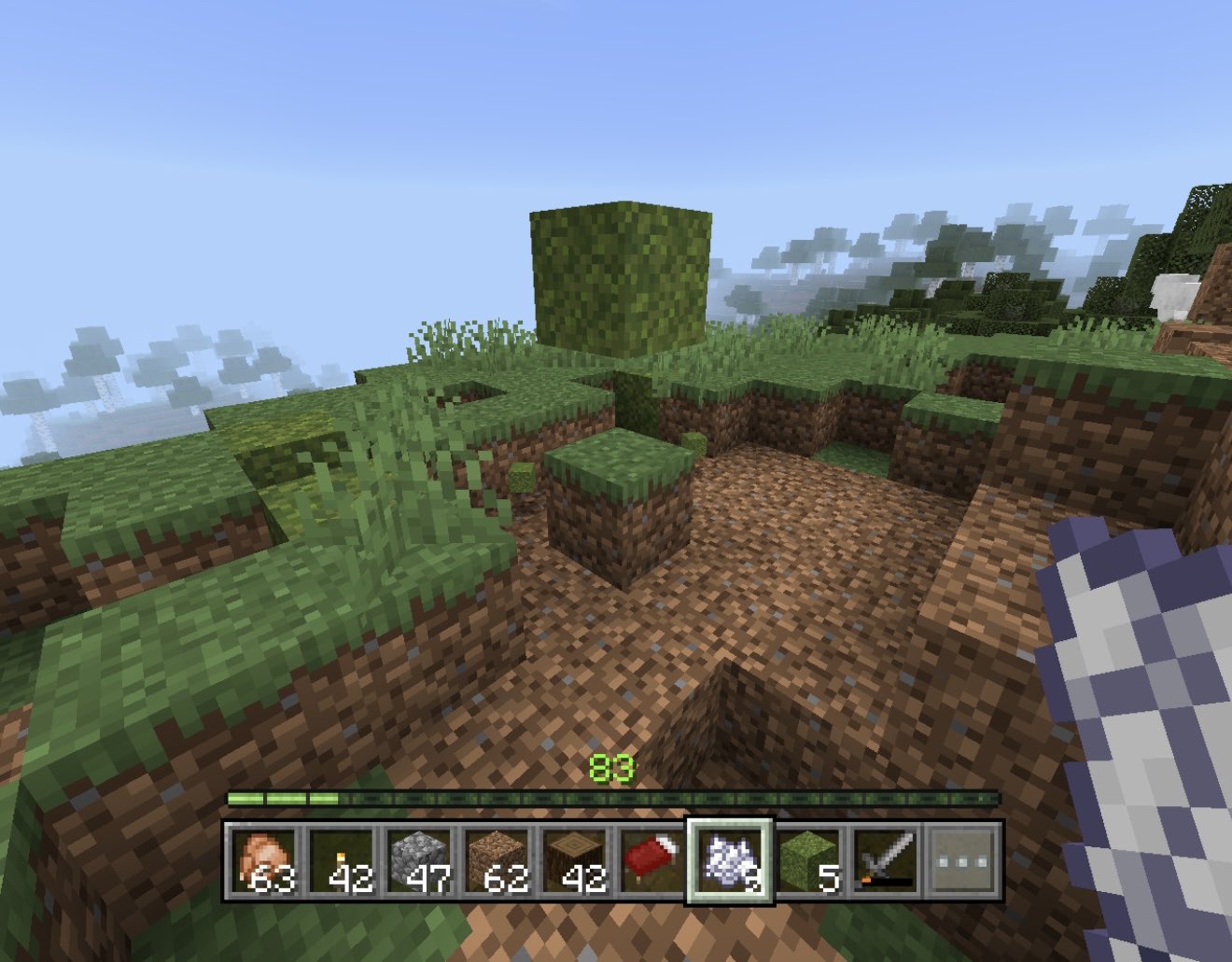Select the cooked chicken hotbar slot
Image resolution: width=1232 pixels, height=962 pixels.
point(262,861)
